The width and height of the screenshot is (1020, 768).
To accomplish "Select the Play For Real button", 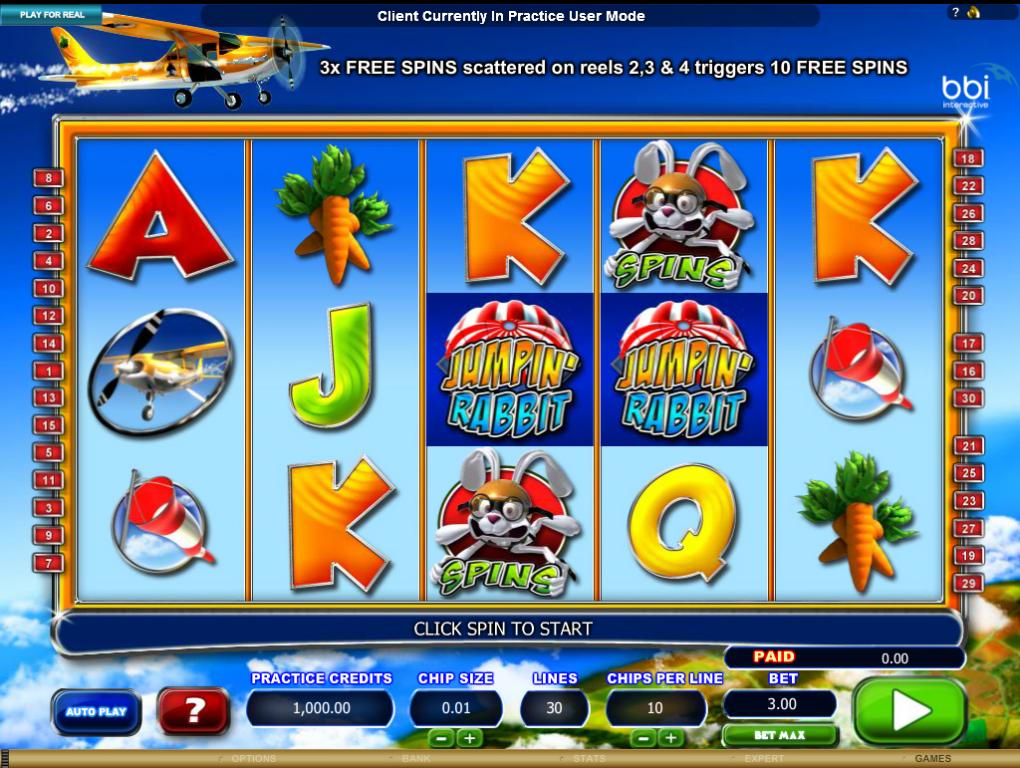I will pos(51,15).
